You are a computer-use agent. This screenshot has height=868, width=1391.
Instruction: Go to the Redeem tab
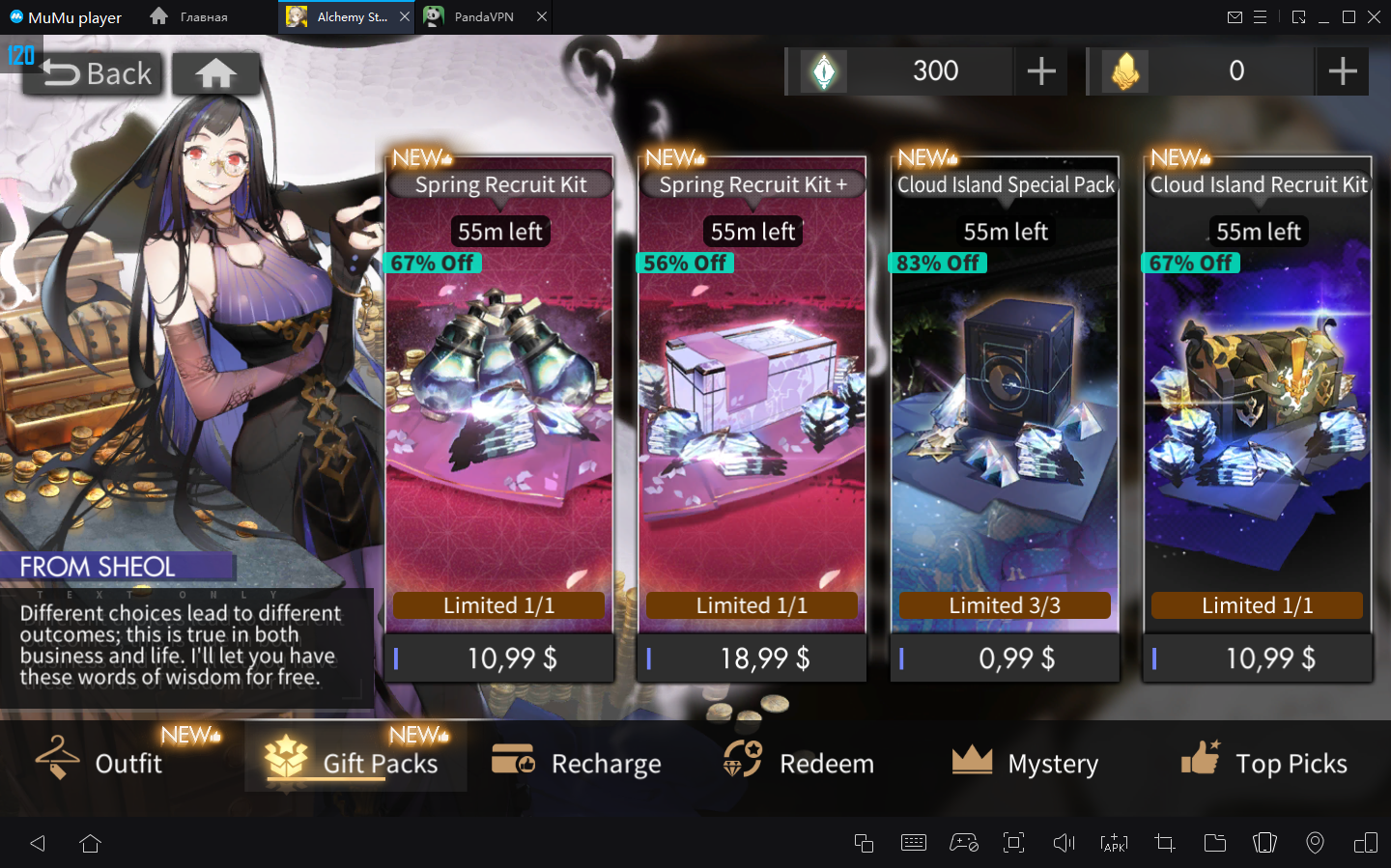799,763
